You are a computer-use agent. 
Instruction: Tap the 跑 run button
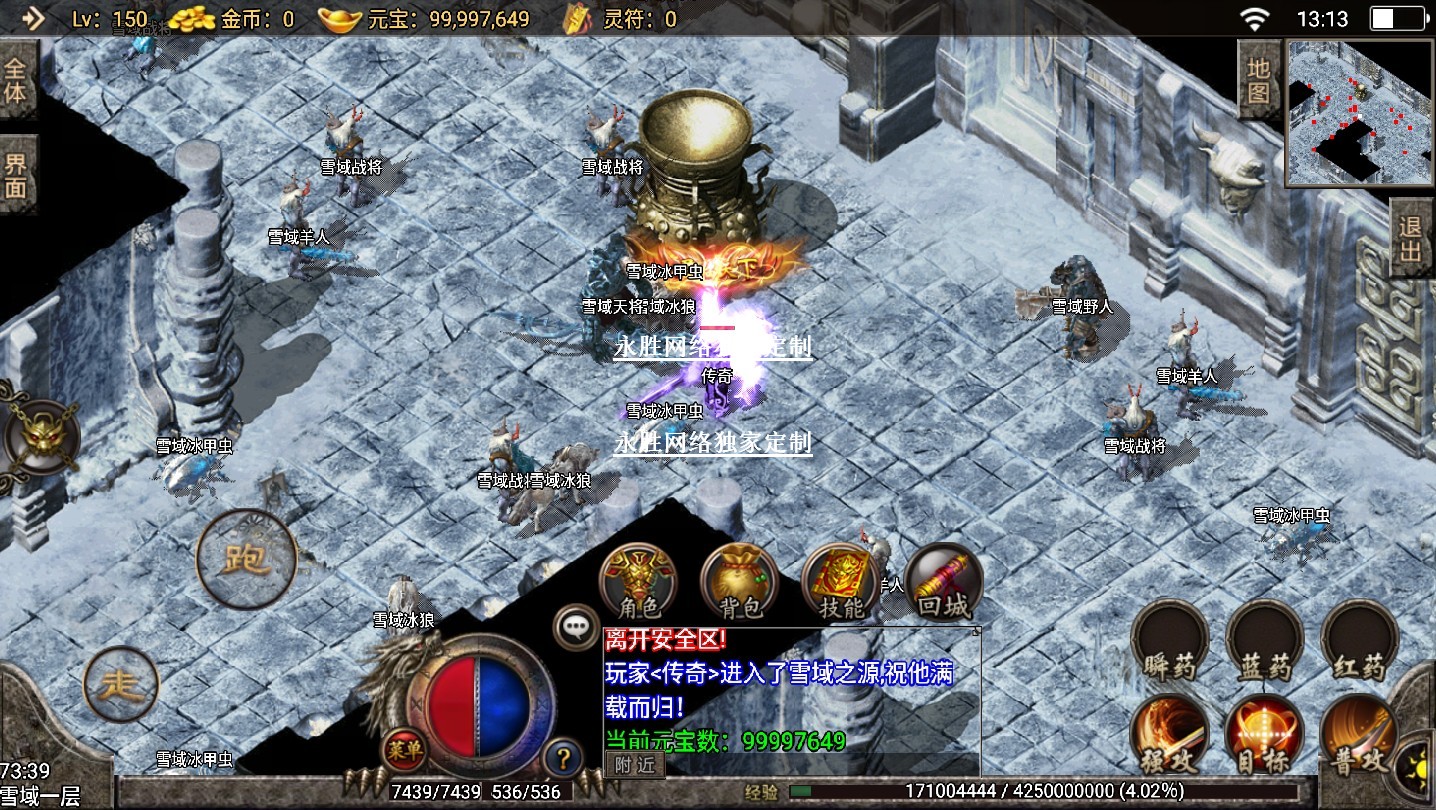[246, 559]
